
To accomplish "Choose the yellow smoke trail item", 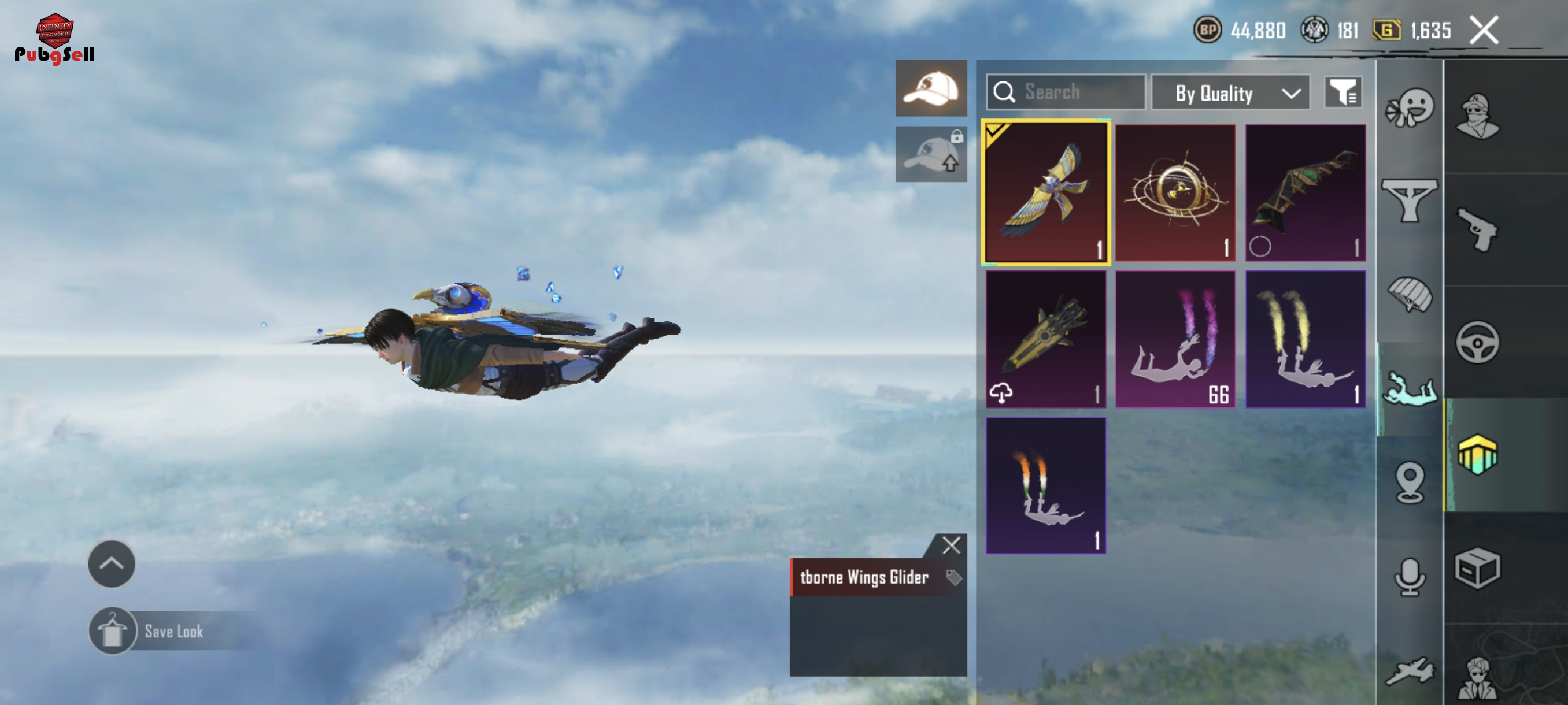I will pyautogui.click(x=1305, y=339).
